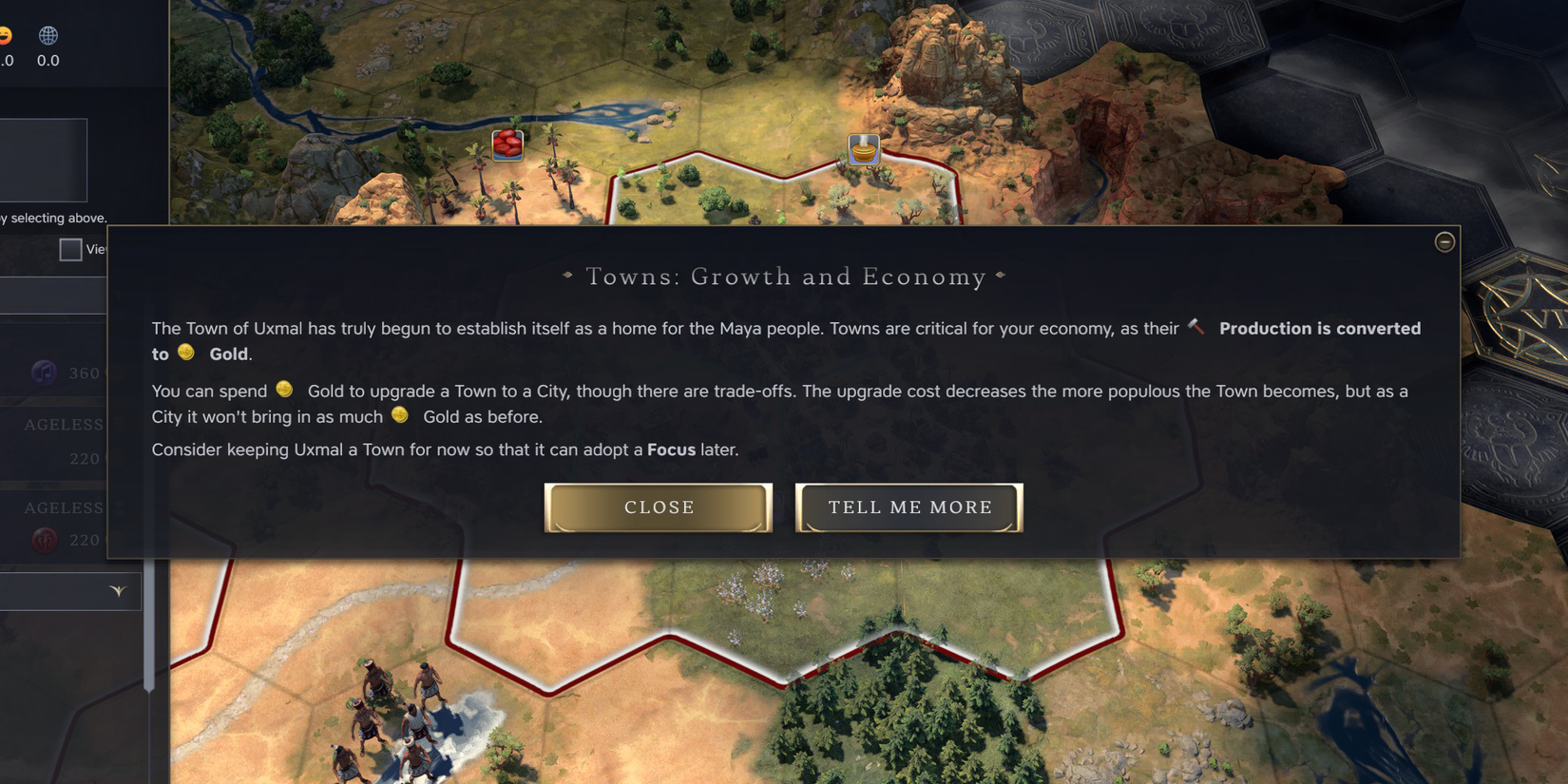Viewport: 1568px width, 784px height.
Task: Click the coin icon before 'Gold as before'
Action: point(399,415)
